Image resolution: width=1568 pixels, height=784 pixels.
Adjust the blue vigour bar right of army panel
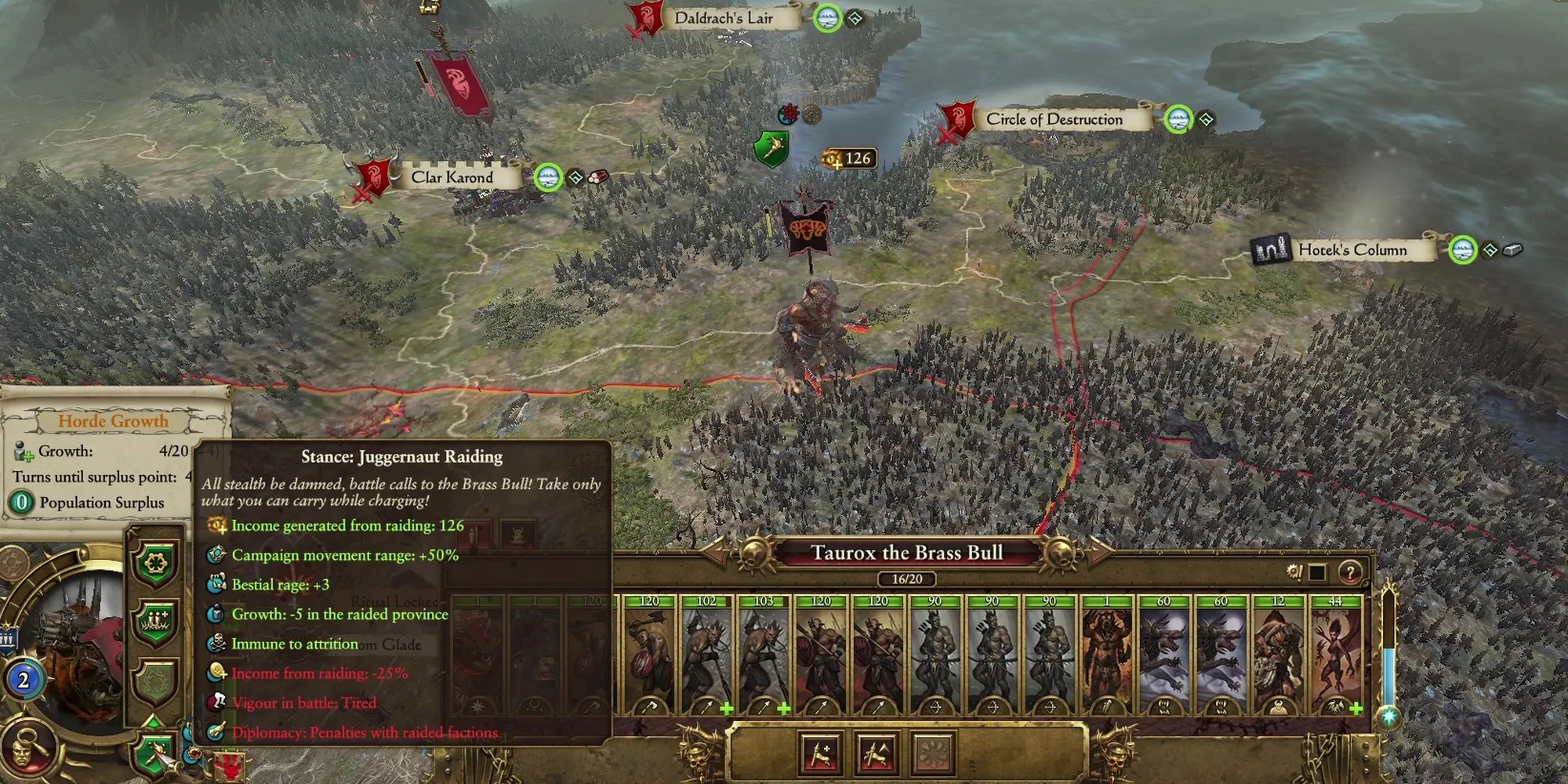(x=1389, y=674)
